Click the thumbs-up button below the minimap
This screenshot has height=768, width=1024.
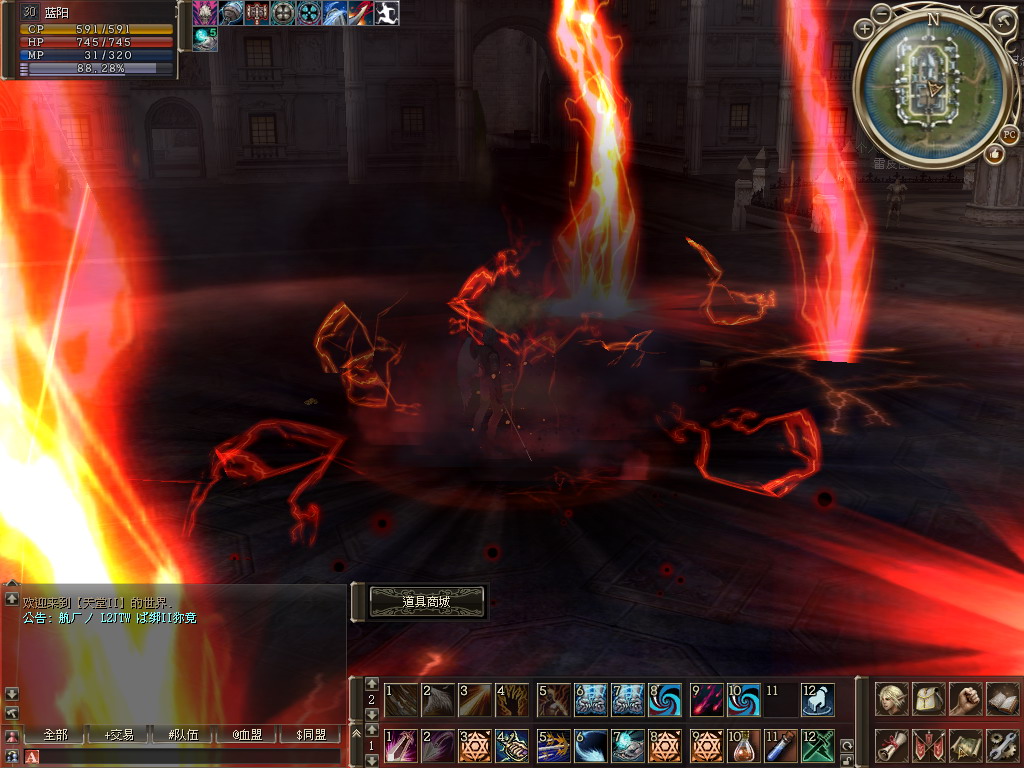994,154
